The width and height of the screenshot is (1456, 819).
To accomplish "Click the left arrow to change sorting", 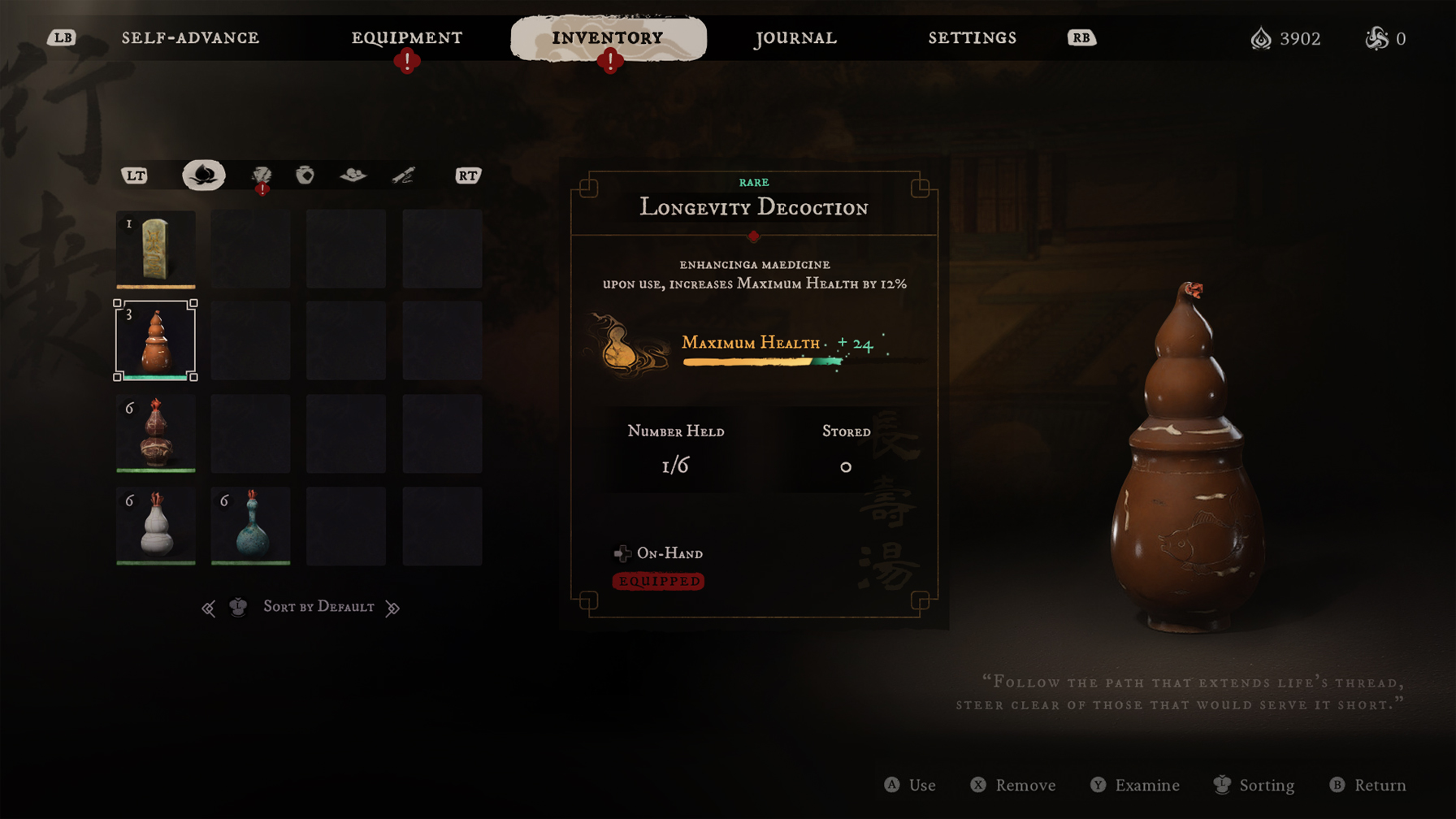I will click(209, 607).
